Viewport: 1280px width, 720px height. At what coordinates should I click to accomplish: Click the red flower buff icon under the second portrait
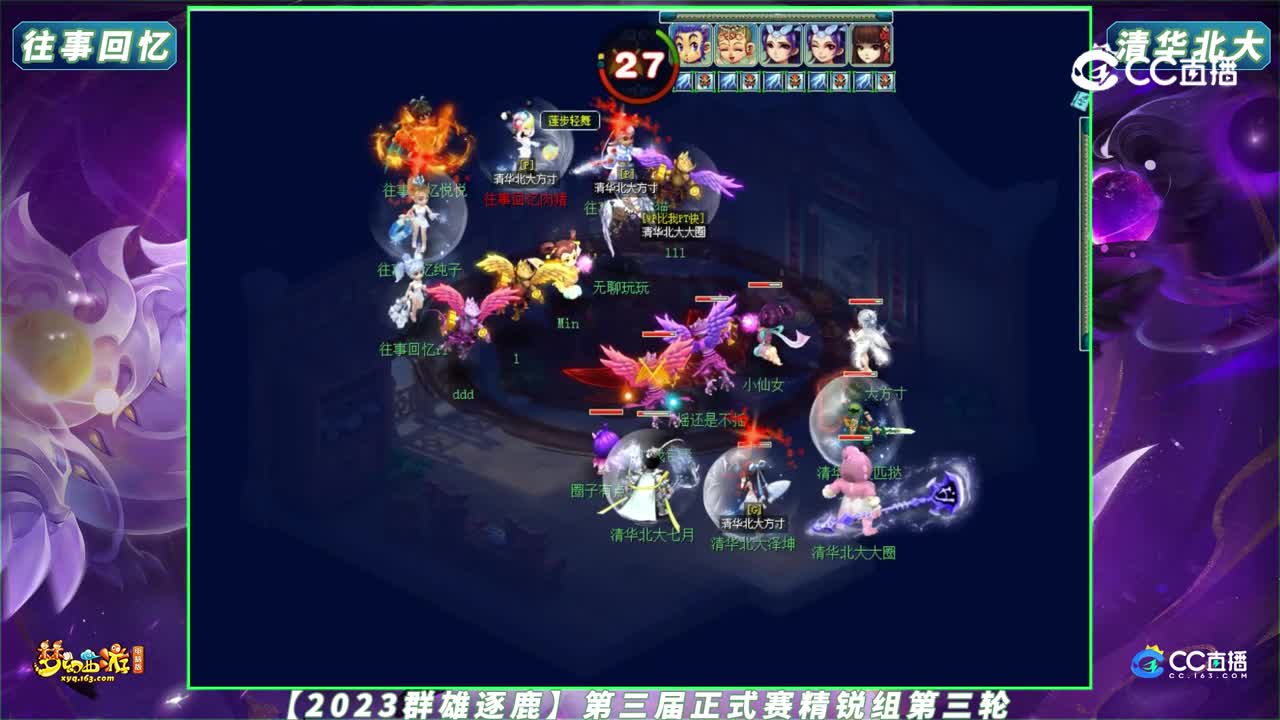pos(749,82)
